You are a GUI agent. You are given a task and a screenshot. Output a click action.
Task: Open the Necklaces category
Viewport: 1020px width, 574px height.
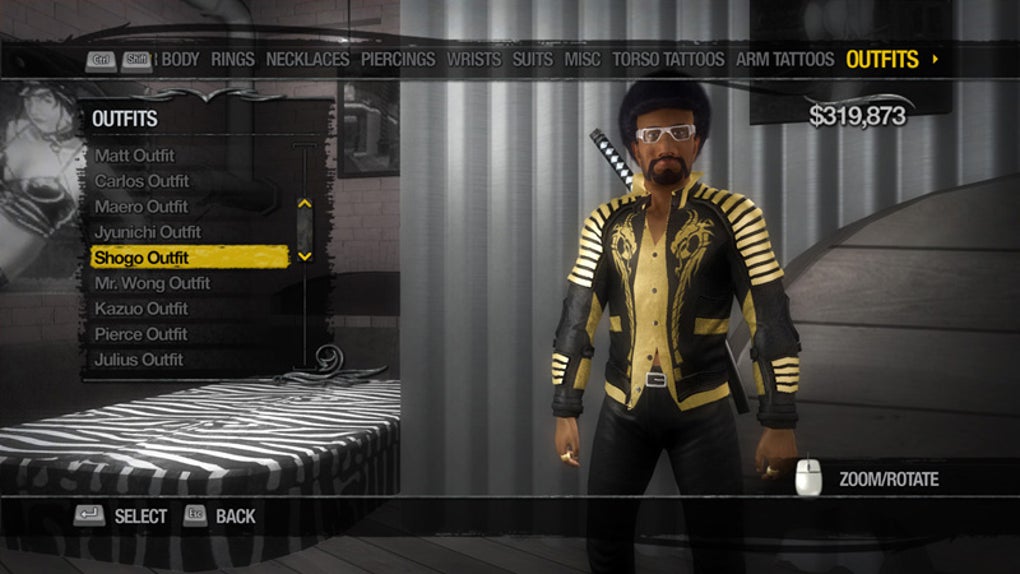pyautogui.click(x=308, y=59)
